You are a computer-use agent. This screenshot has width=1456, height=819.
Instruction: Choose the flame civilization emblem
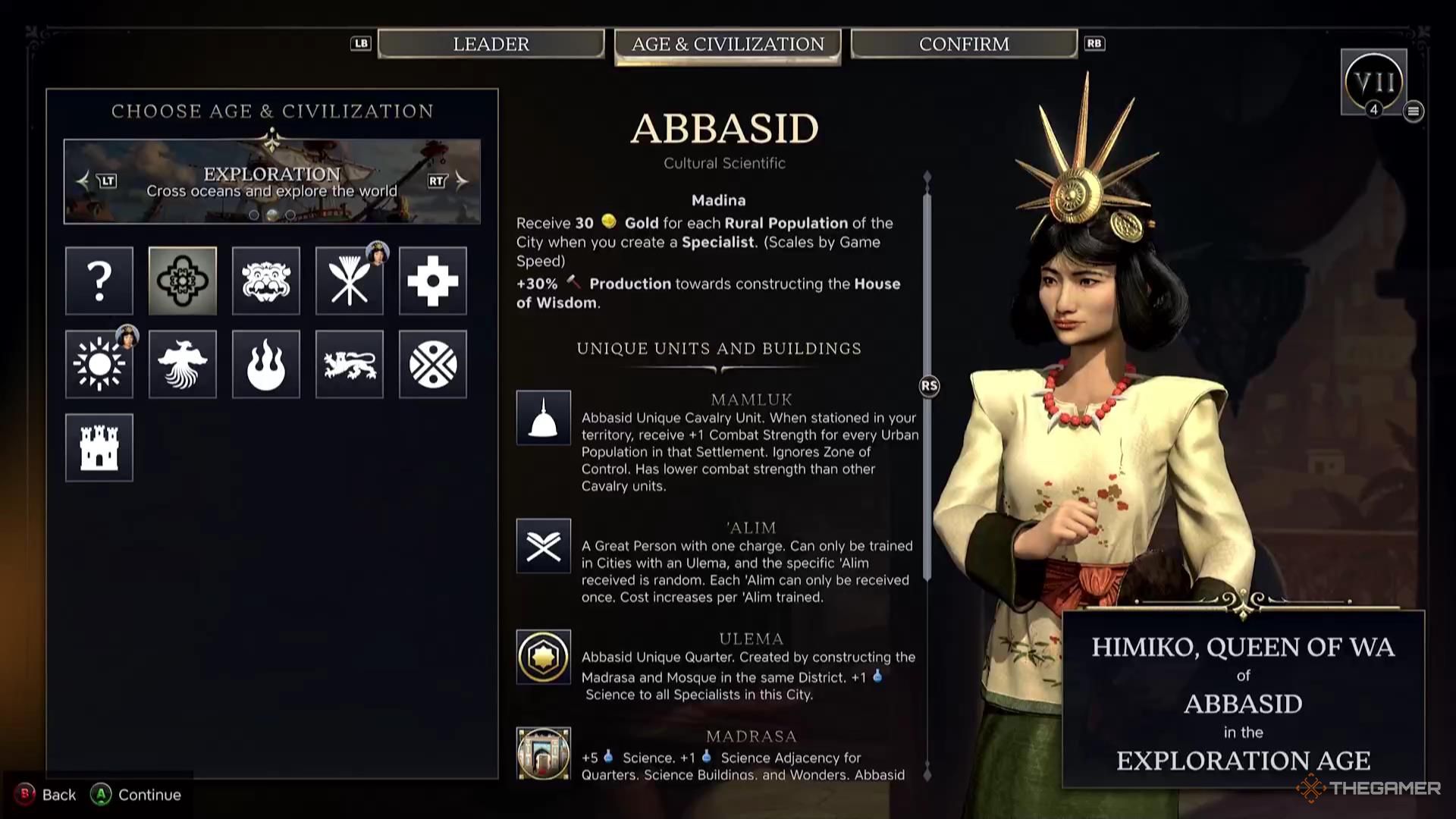pyautogui.click(x=266, y=364)
